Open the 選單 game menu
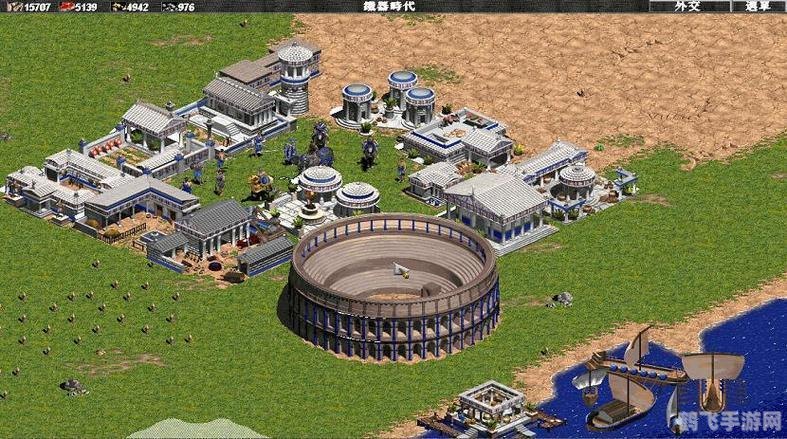This screenshot has height=439, width=787. click(758, 6)
